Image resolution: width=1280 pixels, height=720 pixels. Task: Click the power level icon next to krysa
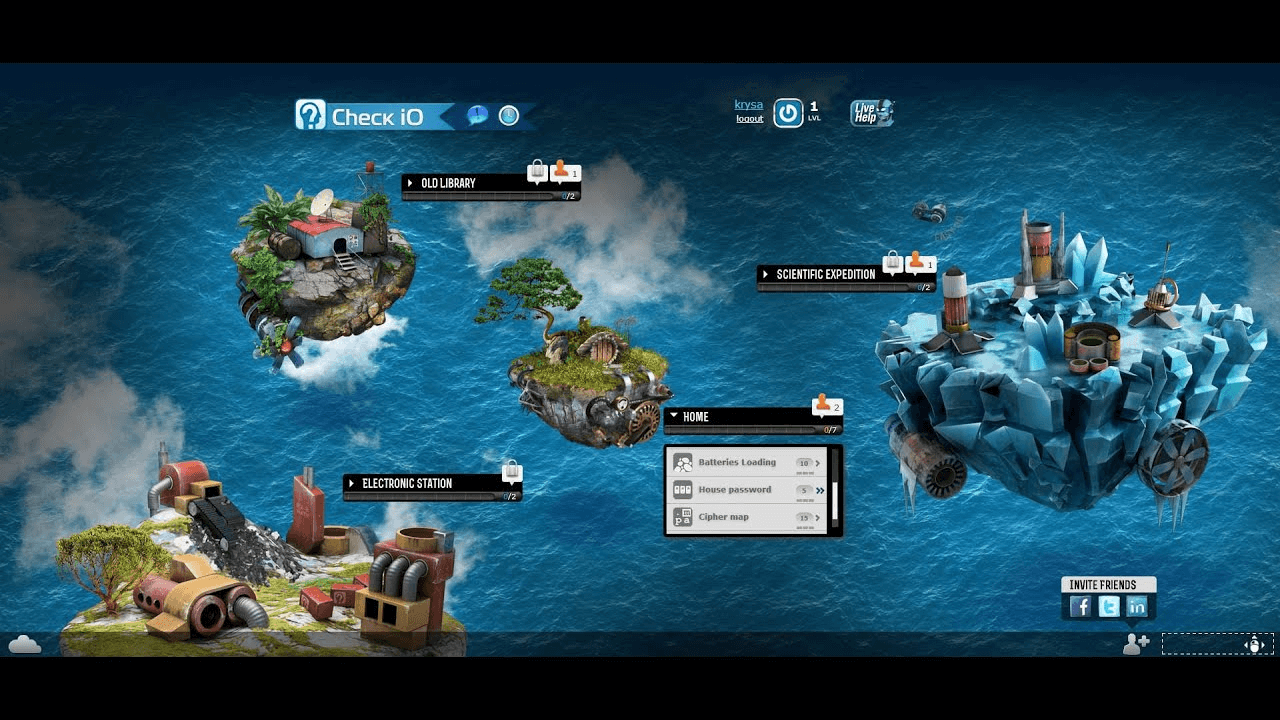coord(788,112)
